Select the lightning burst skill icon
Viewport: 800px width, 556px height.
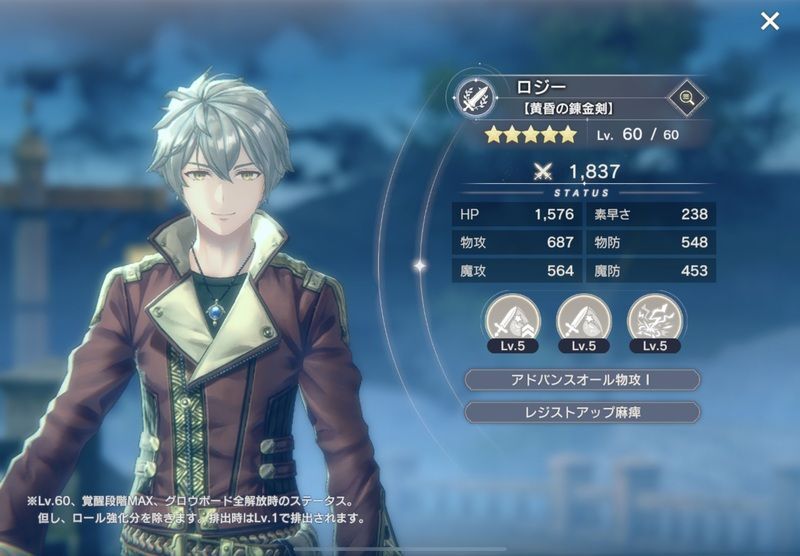tap(655, 319)
